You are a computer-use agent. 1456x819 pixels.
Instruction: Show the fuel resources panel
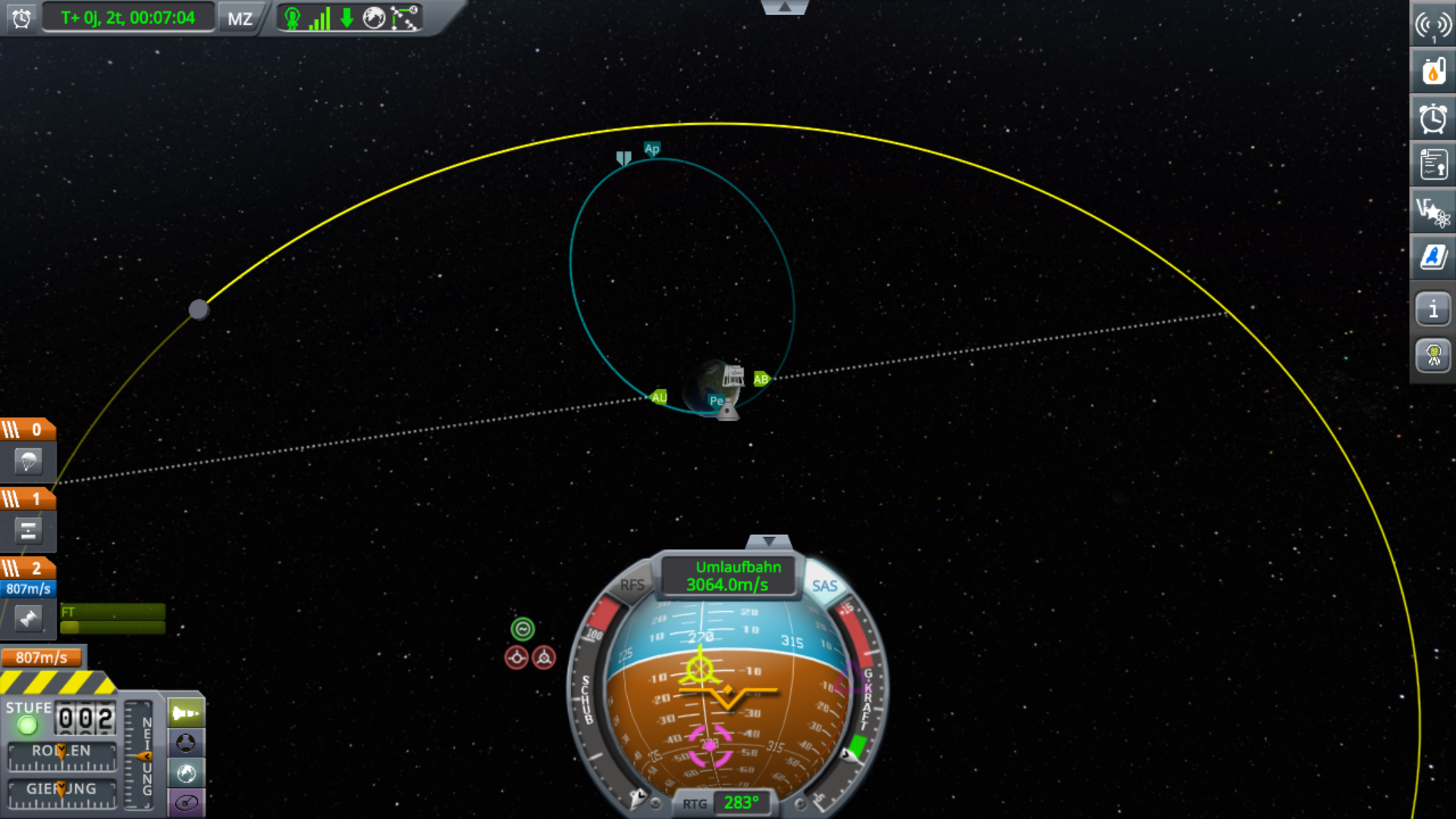pos(1432,73)
